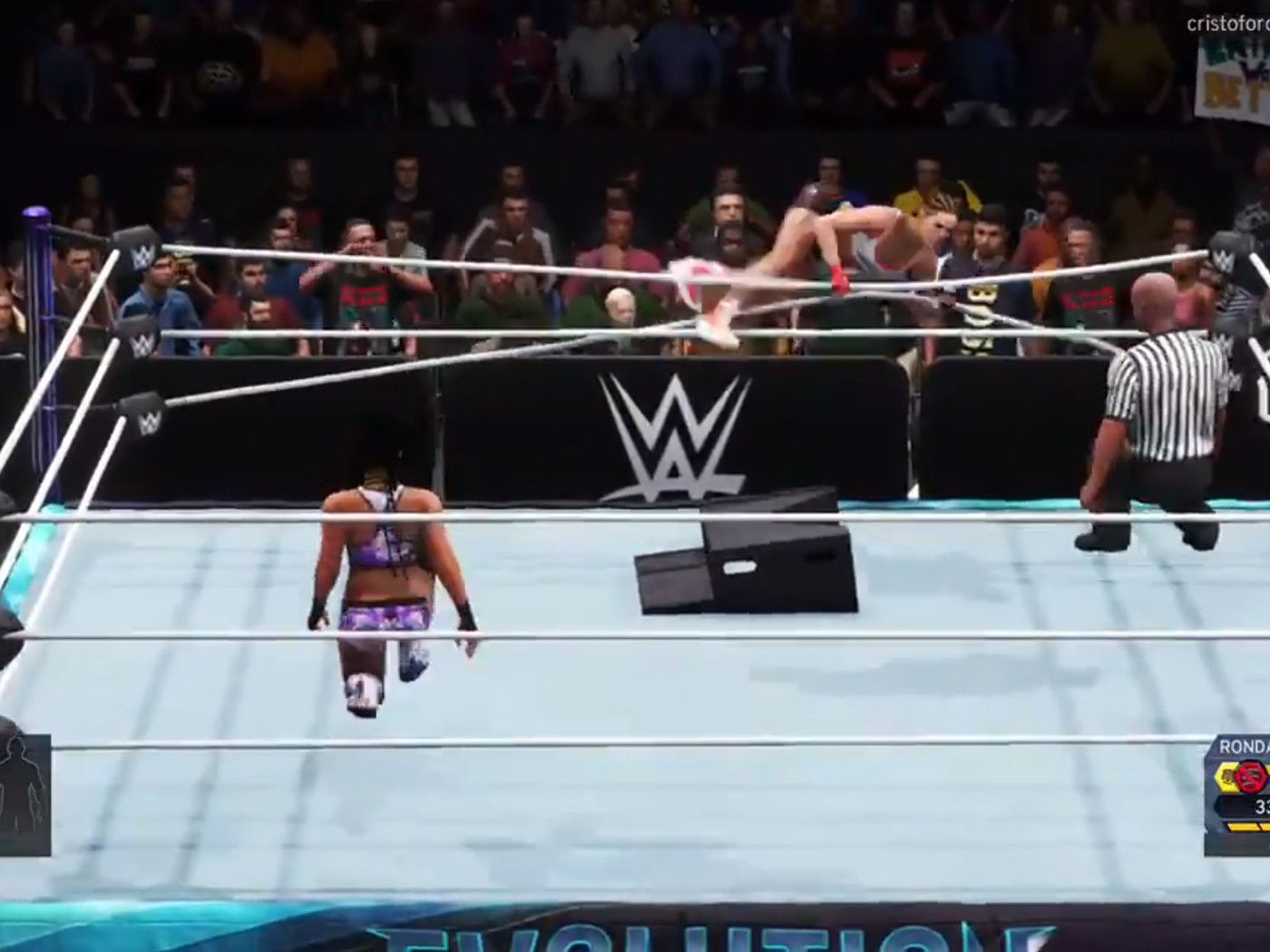Click the yellow hexagon payback icon in the HUD
This screenshot has width=1270, height=952.
tap(1227, 776)
